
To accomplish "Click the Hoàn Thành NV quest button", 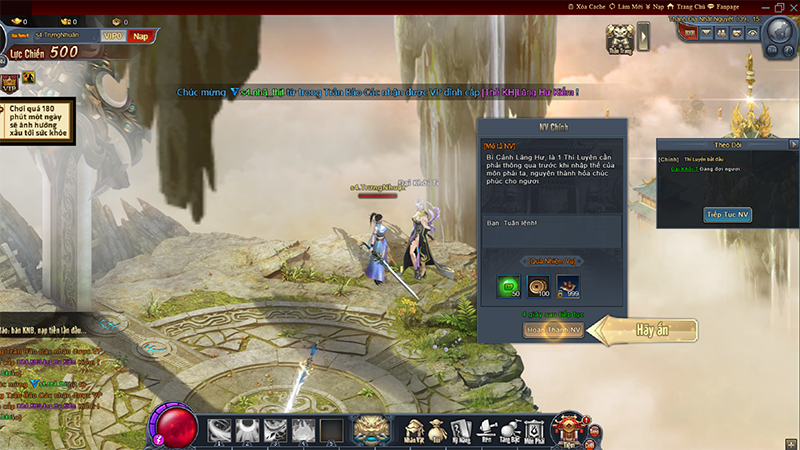I will (553, 330).
